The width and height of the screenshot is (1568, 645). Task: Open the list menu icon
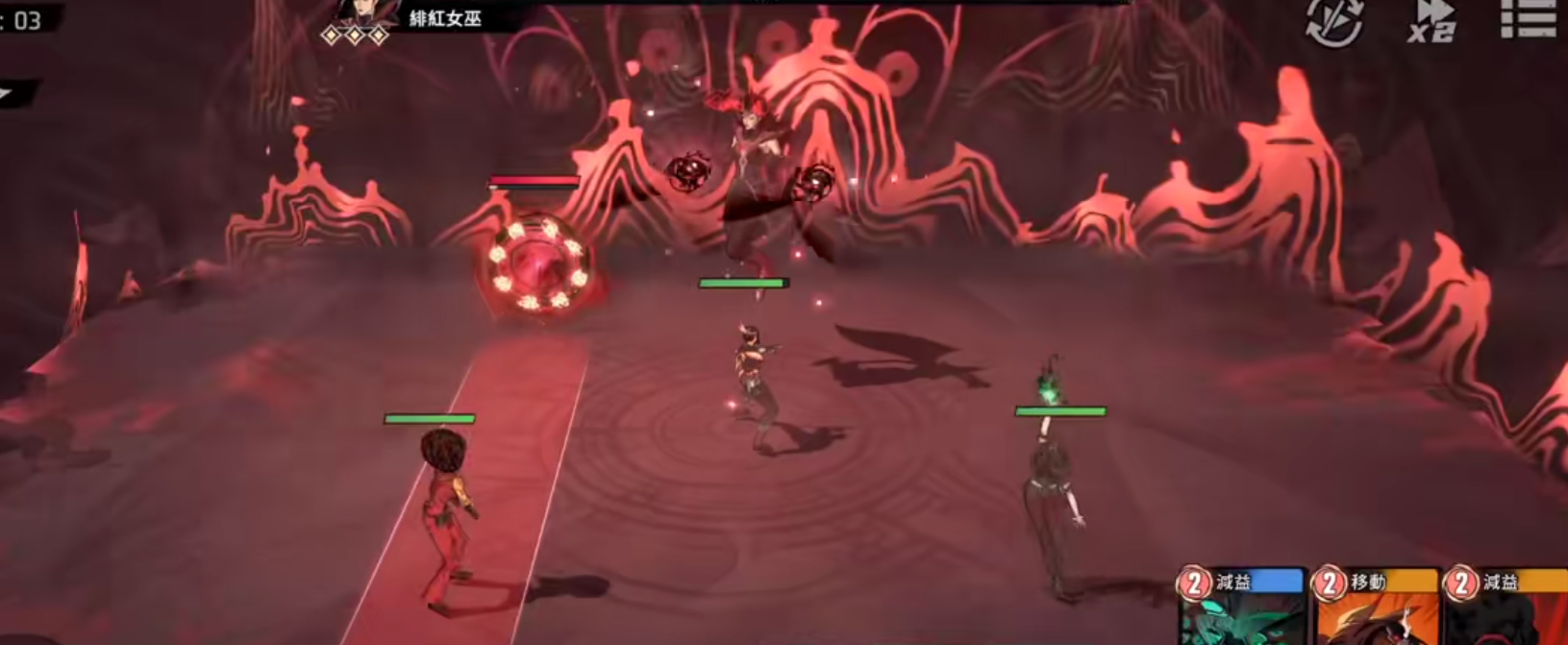1528,19
